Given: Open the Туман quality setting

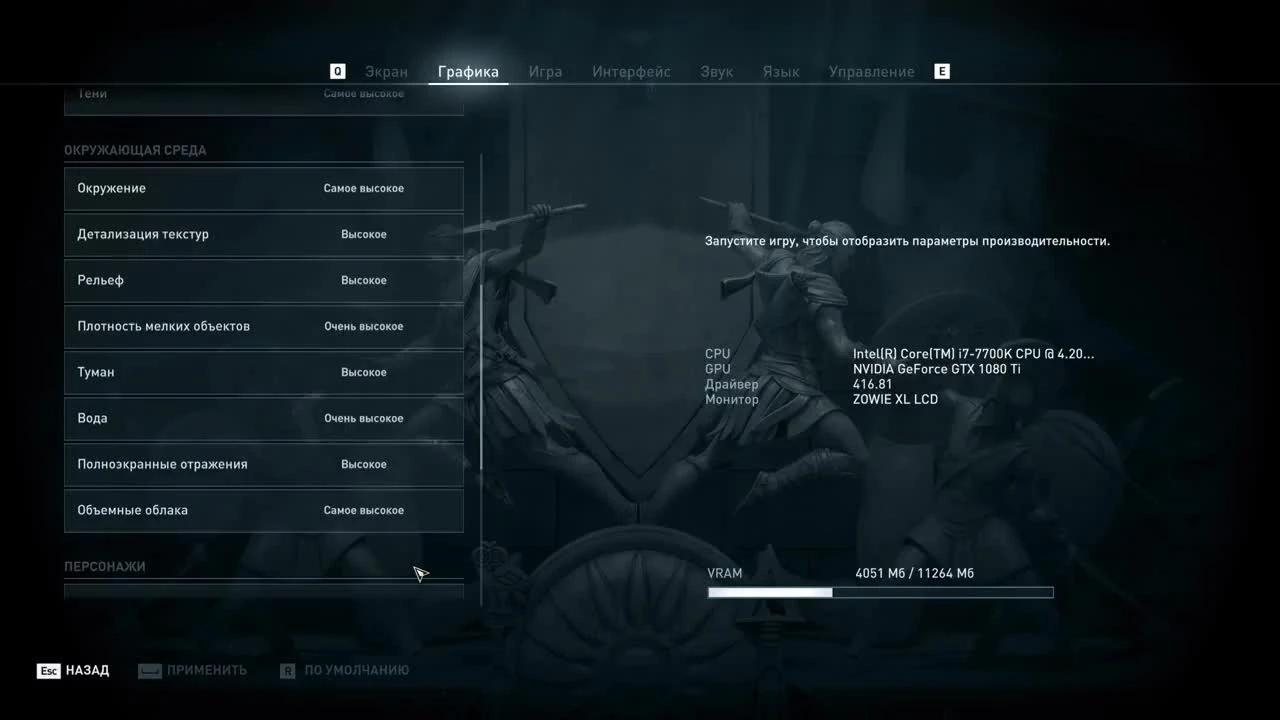Looking at the screenshot, I should [264, 372].
